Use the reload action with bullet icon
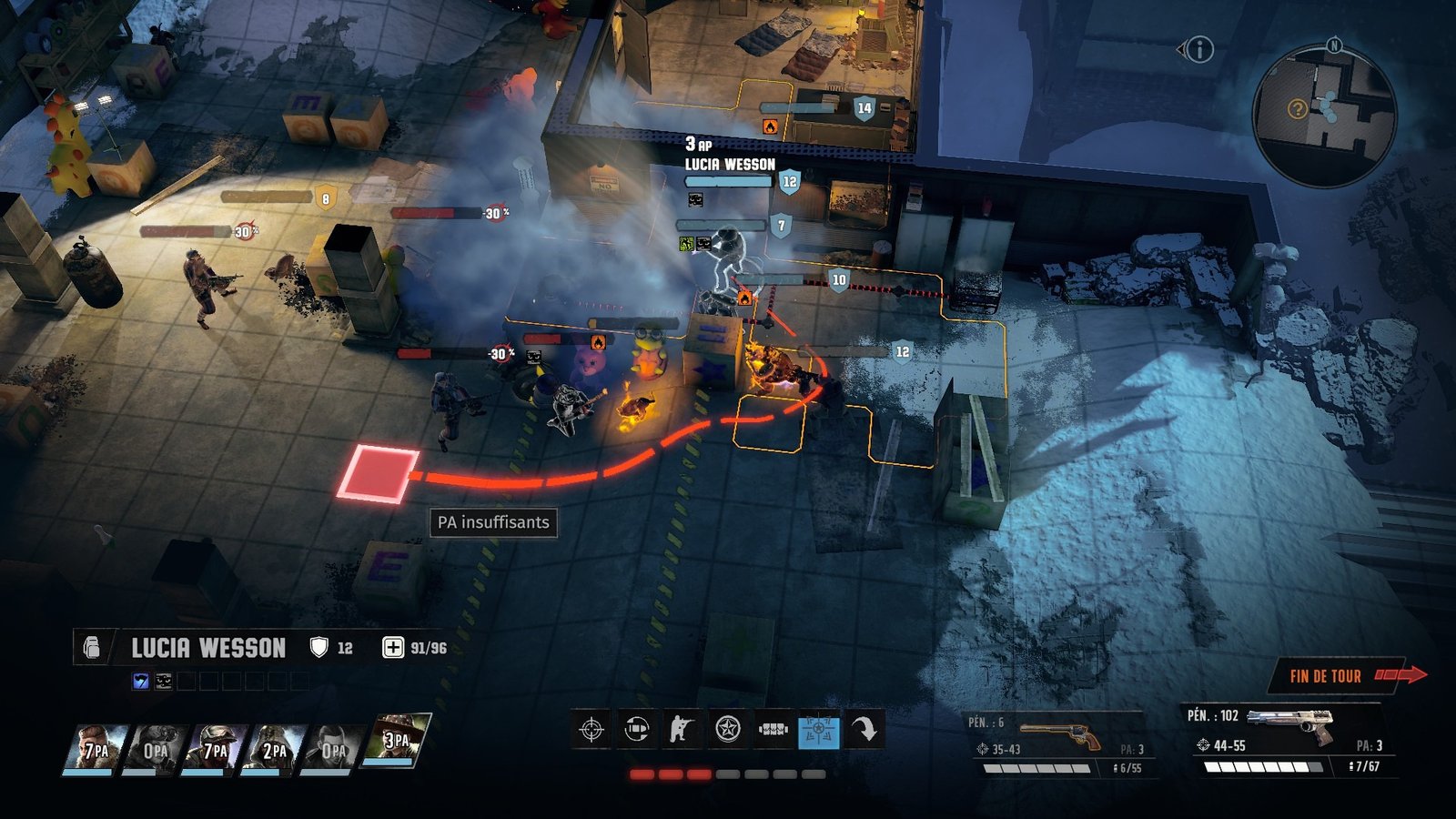Screen dimensions: 1456x819 [637, 730]
